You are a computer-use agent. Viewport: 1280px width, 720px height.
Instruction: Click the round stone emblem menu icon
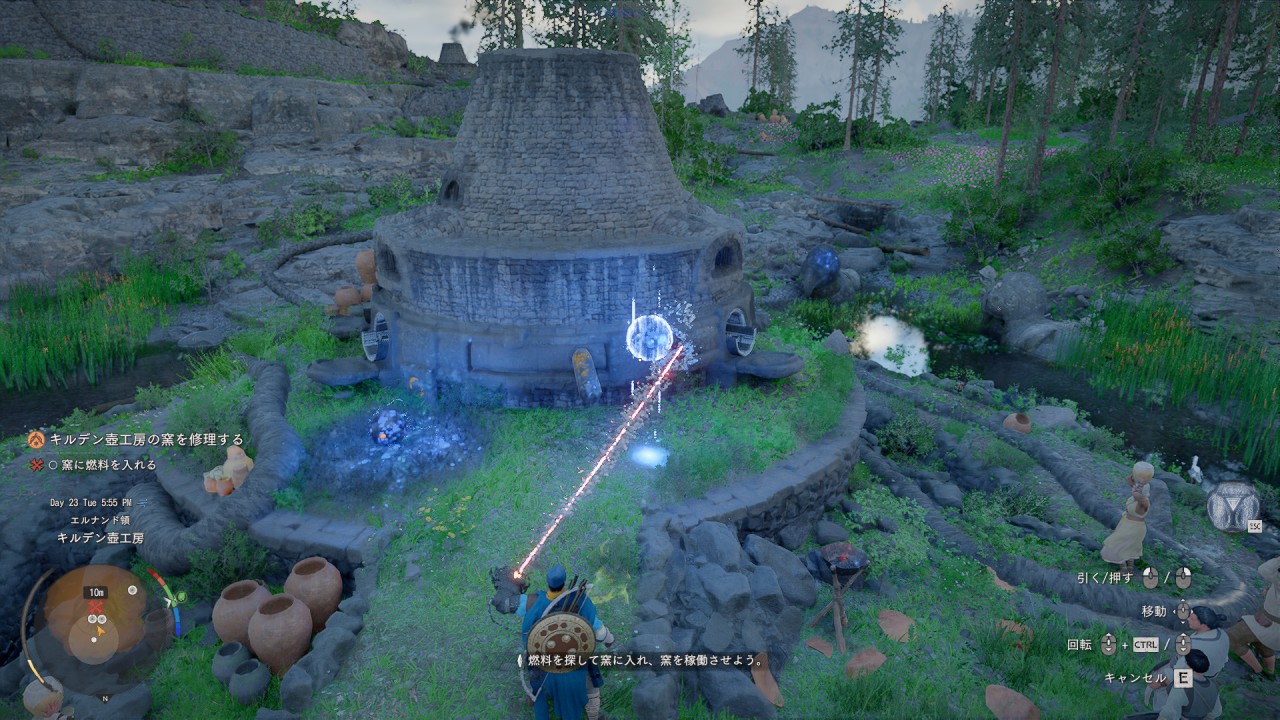[1232, 507]
